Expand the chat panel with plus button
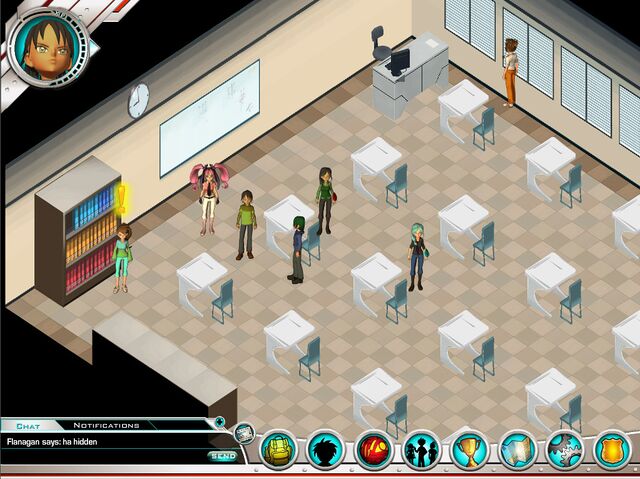This screenshot has width=640, height=479. click(220, 422)
